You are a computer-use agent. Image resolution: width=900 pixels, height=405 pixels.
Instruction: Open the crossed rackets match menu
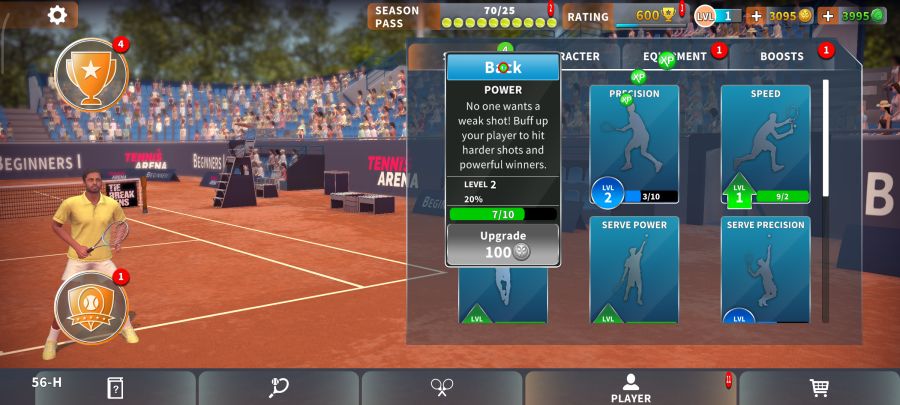pos(442,388)
